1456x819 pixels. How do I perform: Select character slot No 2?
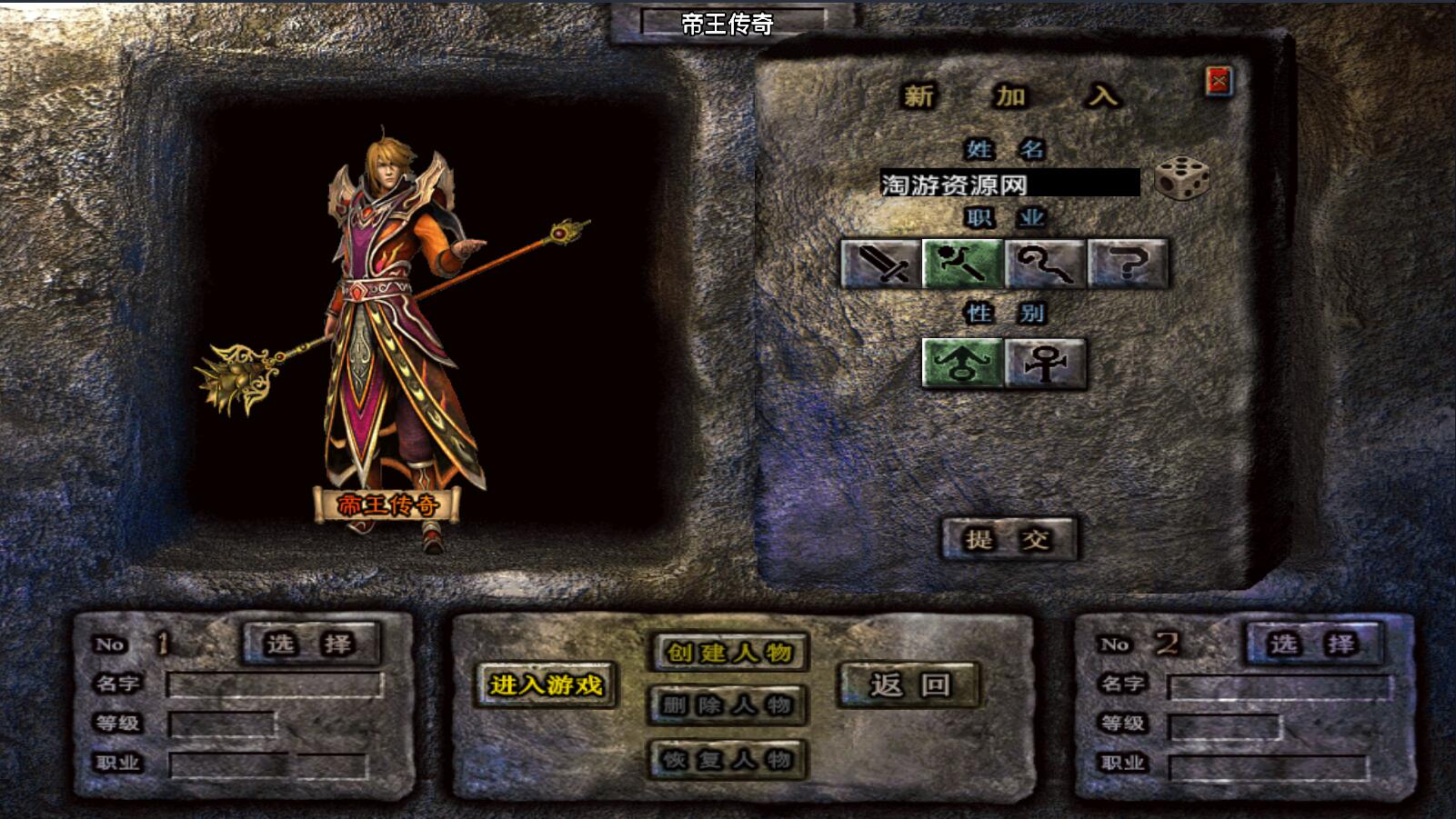point(1313,644)
